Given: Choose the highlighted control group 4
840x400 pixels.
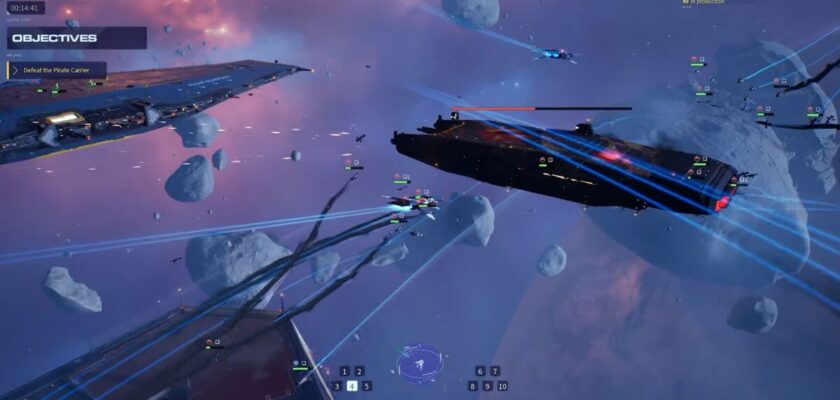Looking at the screenshot, I should click(352, 386).
